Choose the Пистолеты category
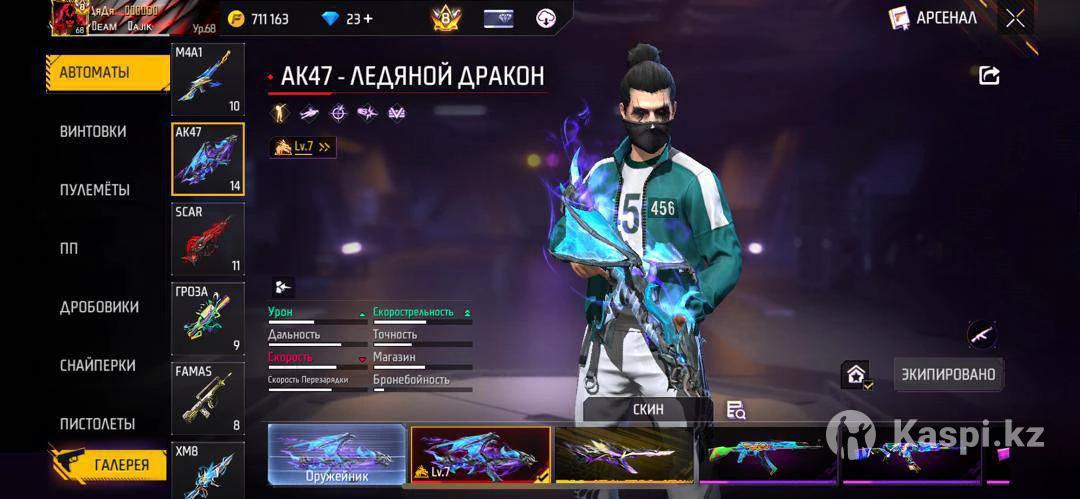Image resolution: width=1080 pixels, height=499 pixels. [97, 424]
